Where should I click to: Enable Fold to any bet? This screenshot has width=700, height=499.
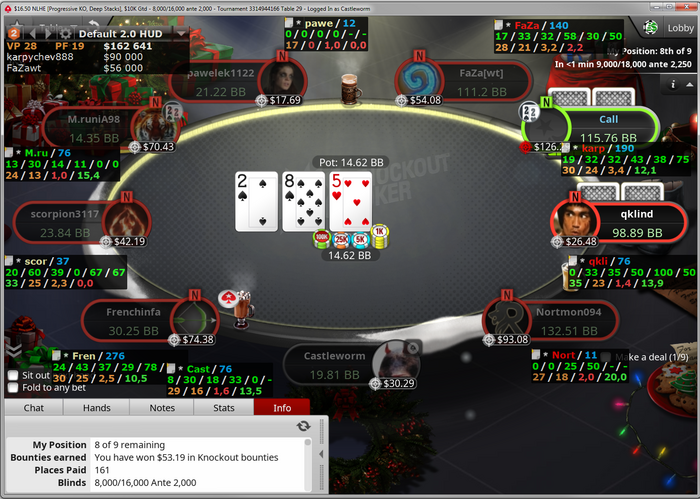pos(13,388)
